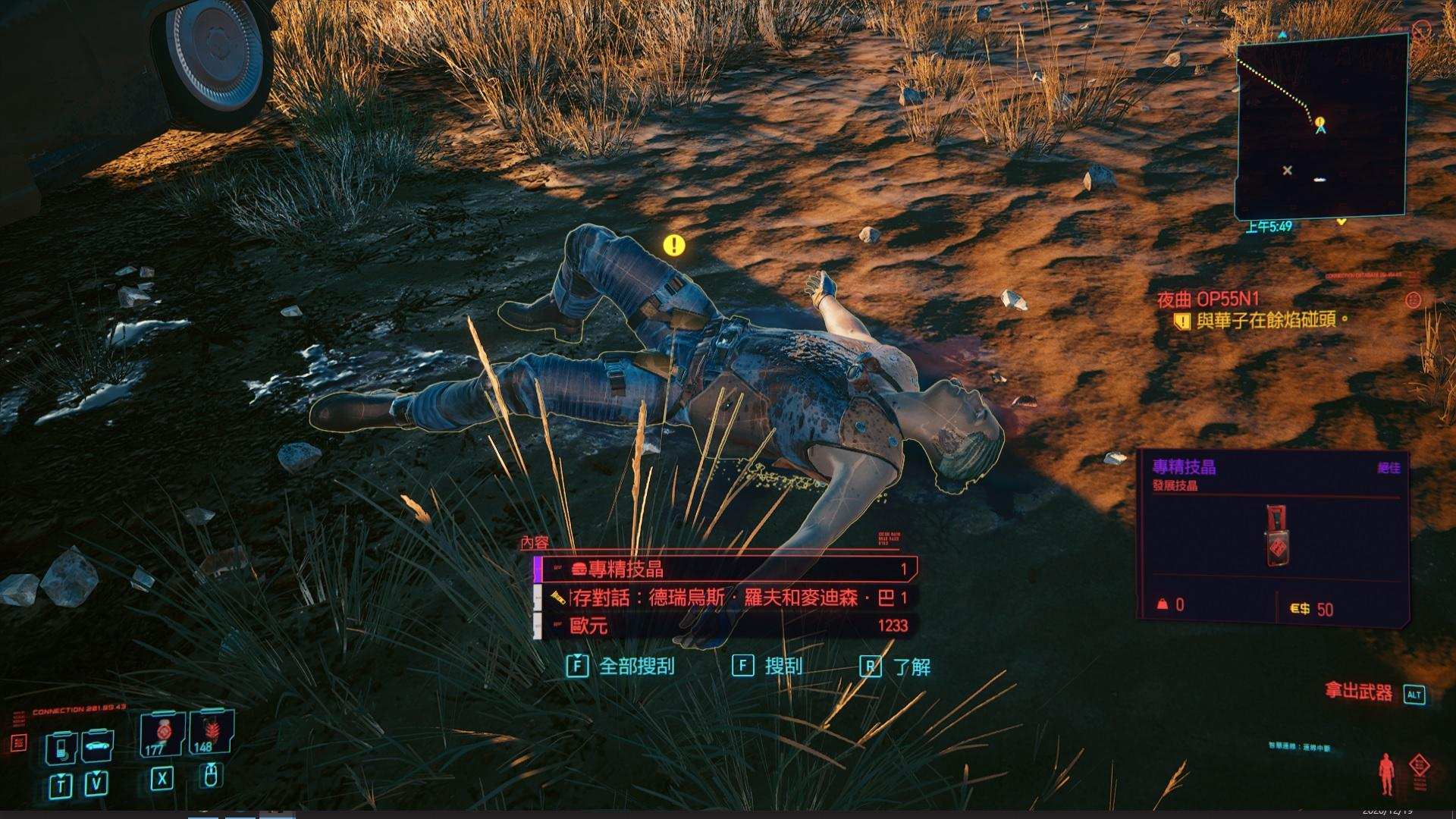
Task: Use the healing item slot showing 177
Action: (161, 734)
